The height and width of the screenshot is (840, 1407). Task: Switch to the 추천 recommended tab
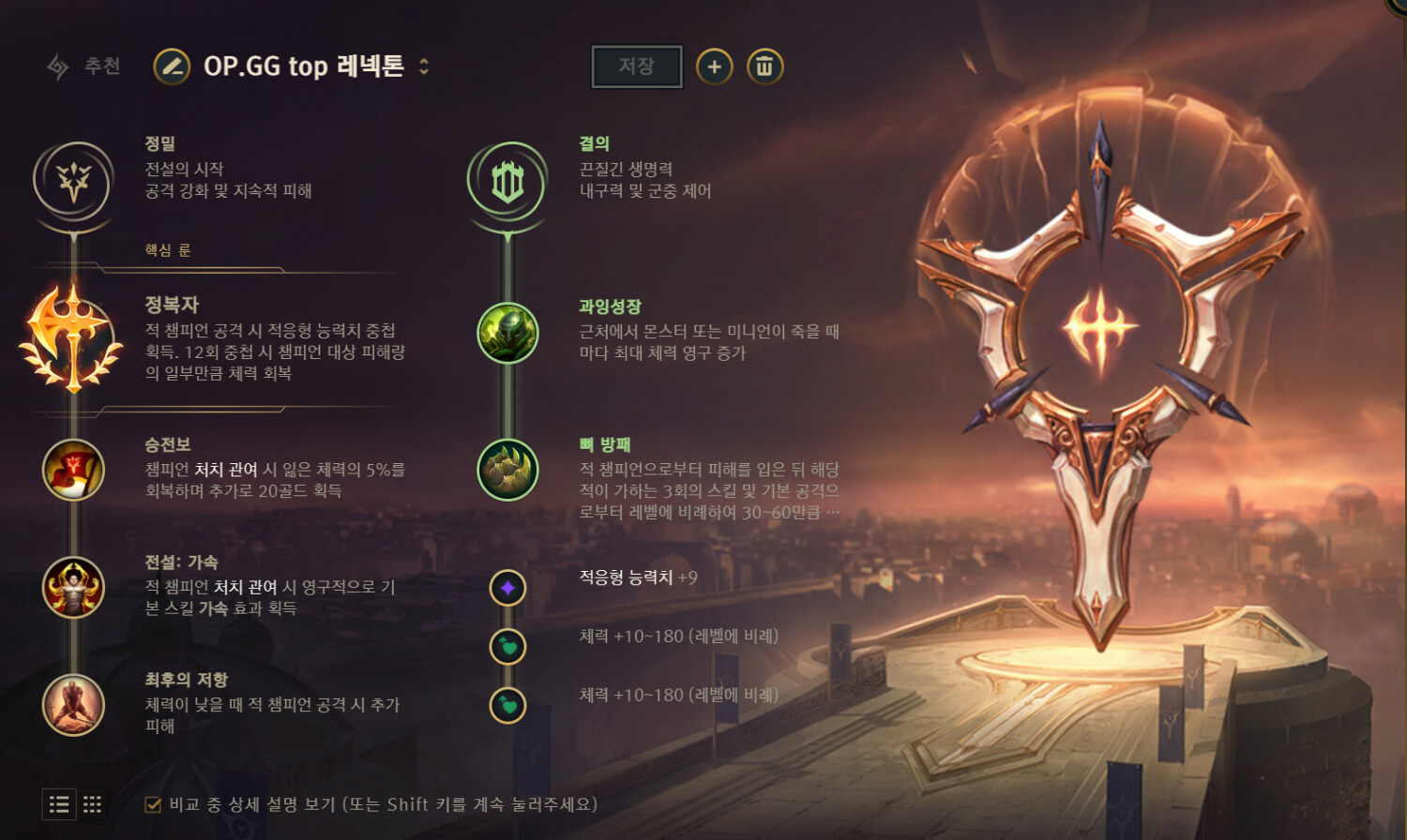pos(84,67)
